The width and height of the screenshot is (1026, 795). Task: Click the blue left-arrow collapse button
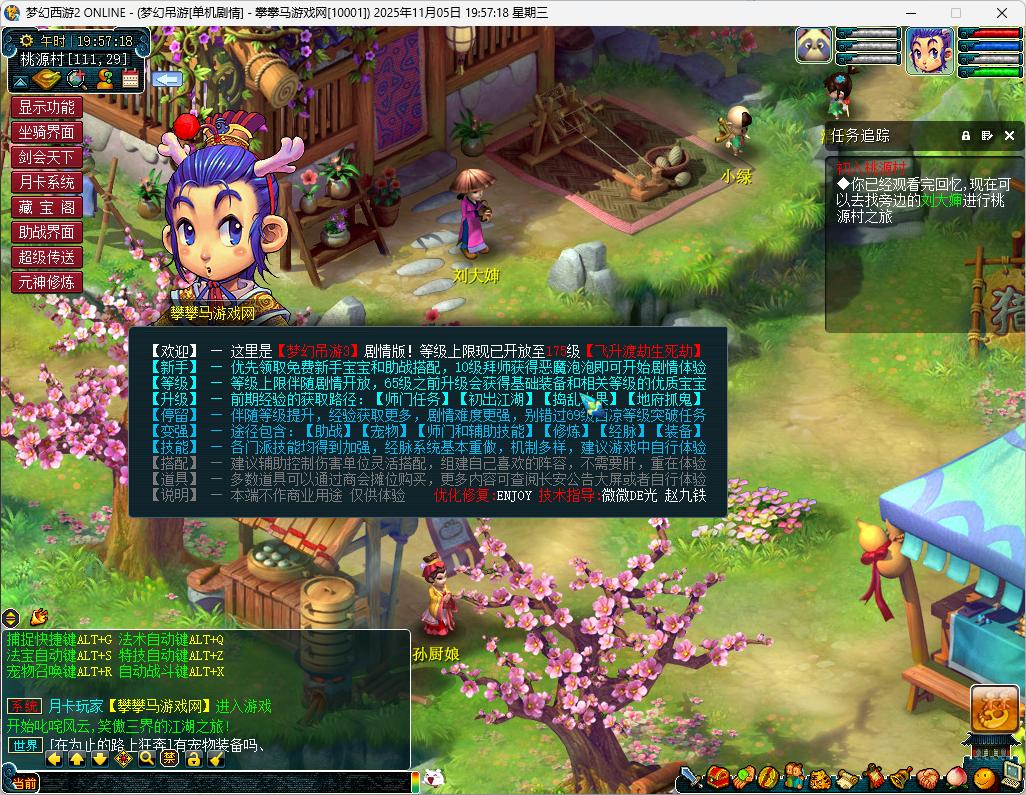click(x=166, y=79)
